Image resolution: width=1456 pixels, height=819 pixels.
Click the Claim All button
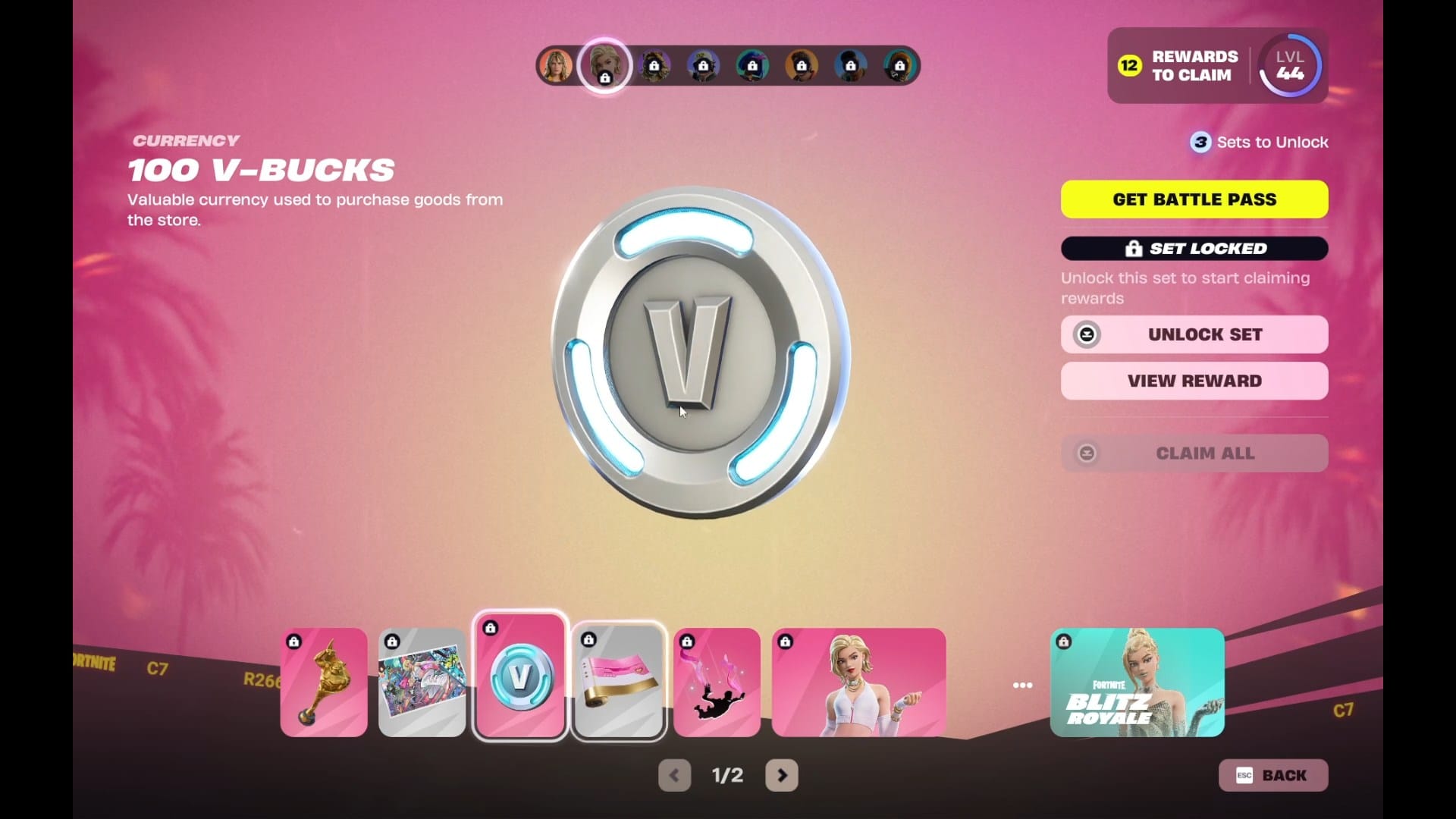tap(1194, 453)
